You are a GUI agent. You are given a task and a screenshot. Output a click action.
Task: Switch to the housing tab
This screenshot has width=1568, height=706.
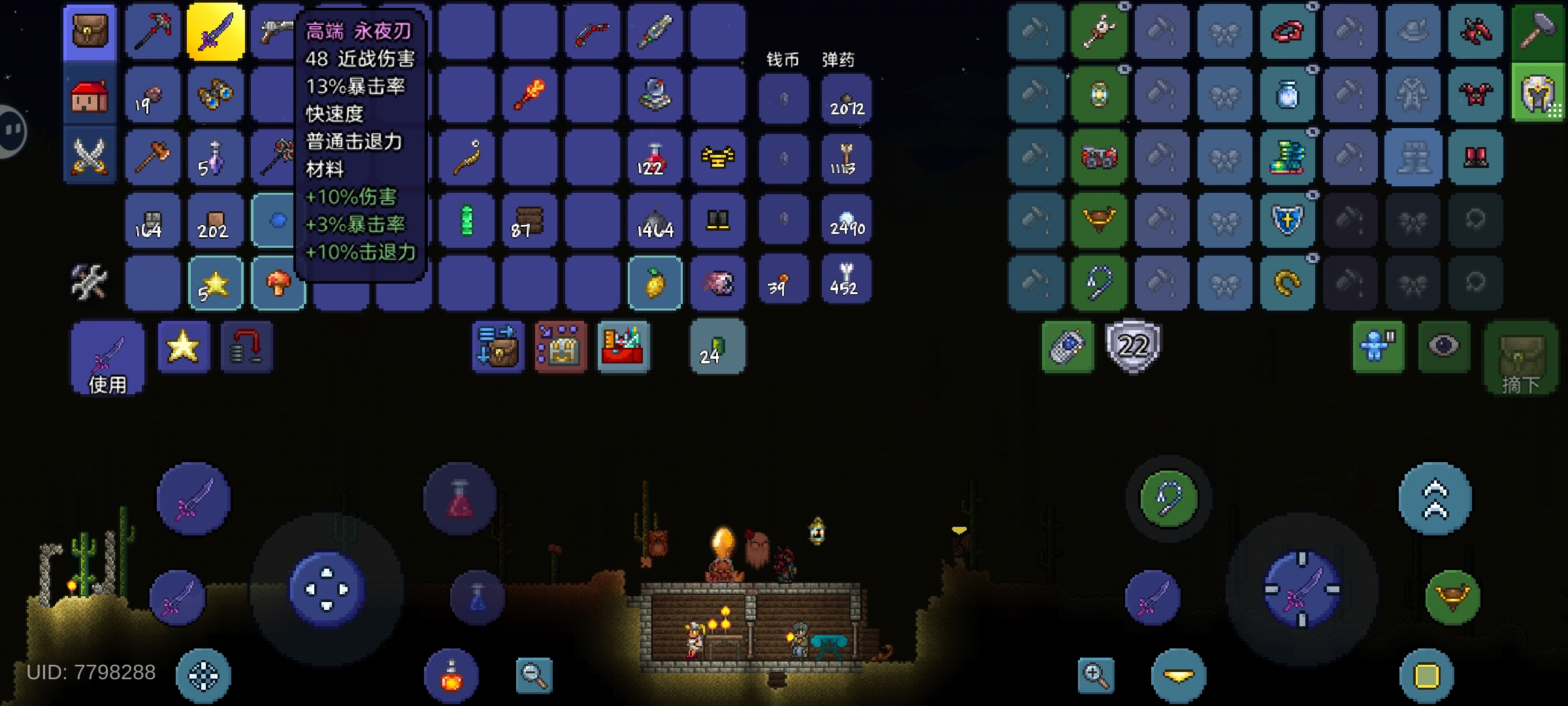90,95
